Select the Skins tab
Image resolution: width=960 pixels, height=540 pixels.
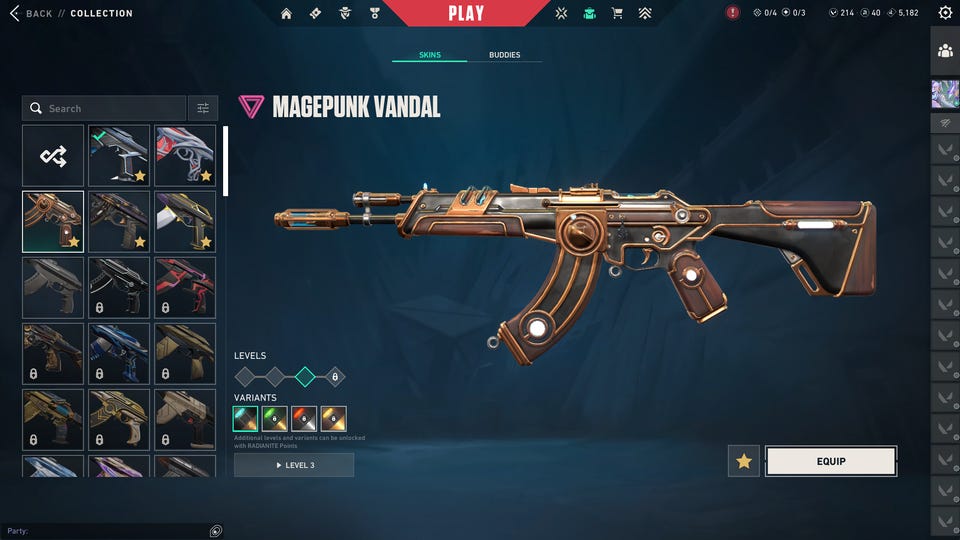429,55
